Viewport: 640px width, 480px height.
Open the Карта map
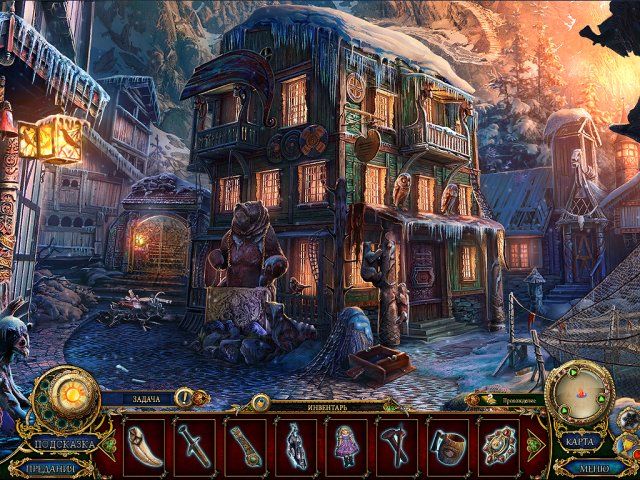tap(580, 442)
